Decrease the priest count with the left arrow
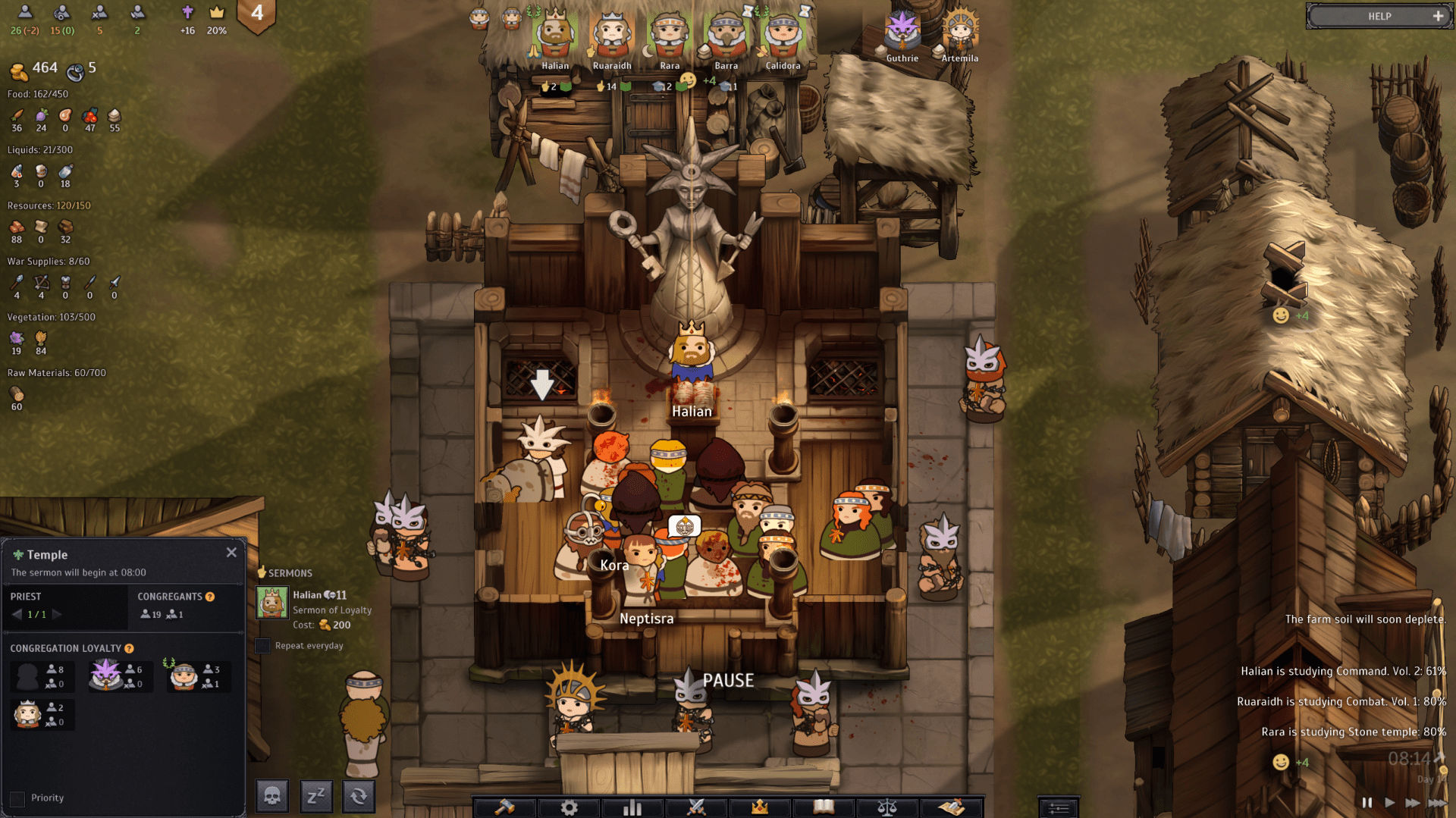This screenshot has height=818, width=1456. click(x=17, y=615)
